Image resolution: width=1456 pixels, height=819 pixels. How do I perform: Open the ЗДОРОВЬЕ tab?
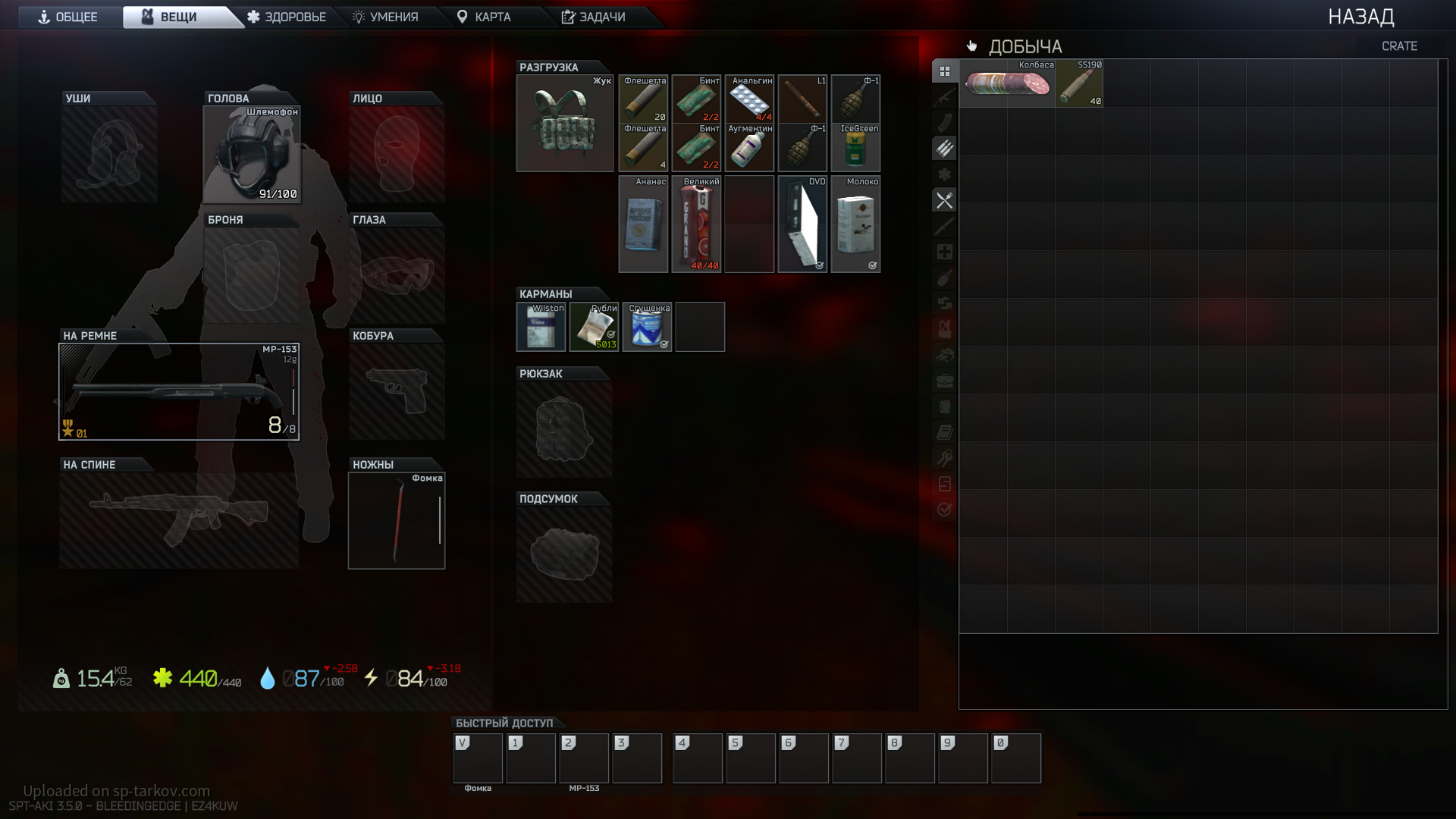pos(287,17)
